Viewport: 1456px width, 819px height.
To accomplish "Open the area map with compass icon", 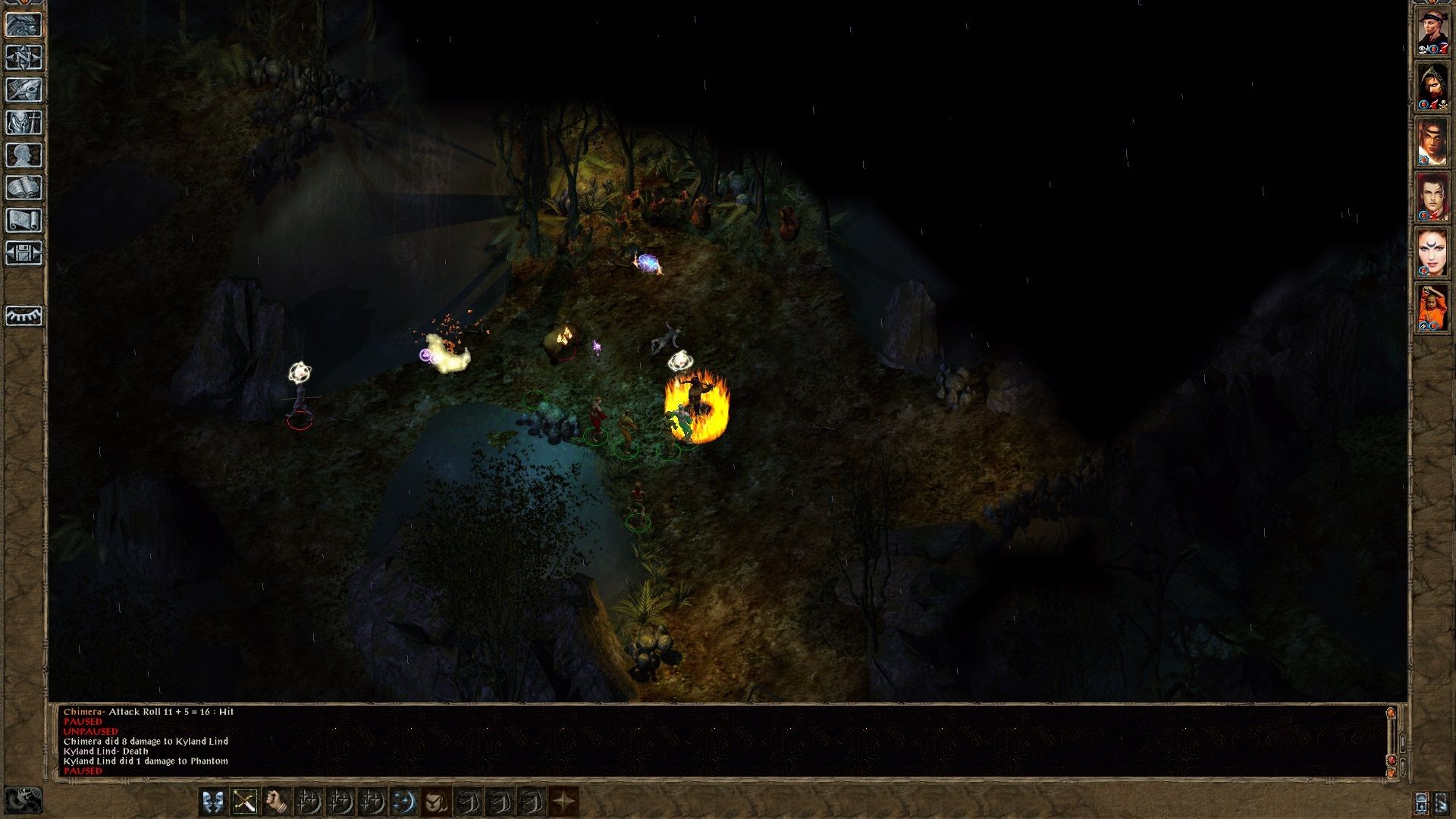I will pos(24,57).
